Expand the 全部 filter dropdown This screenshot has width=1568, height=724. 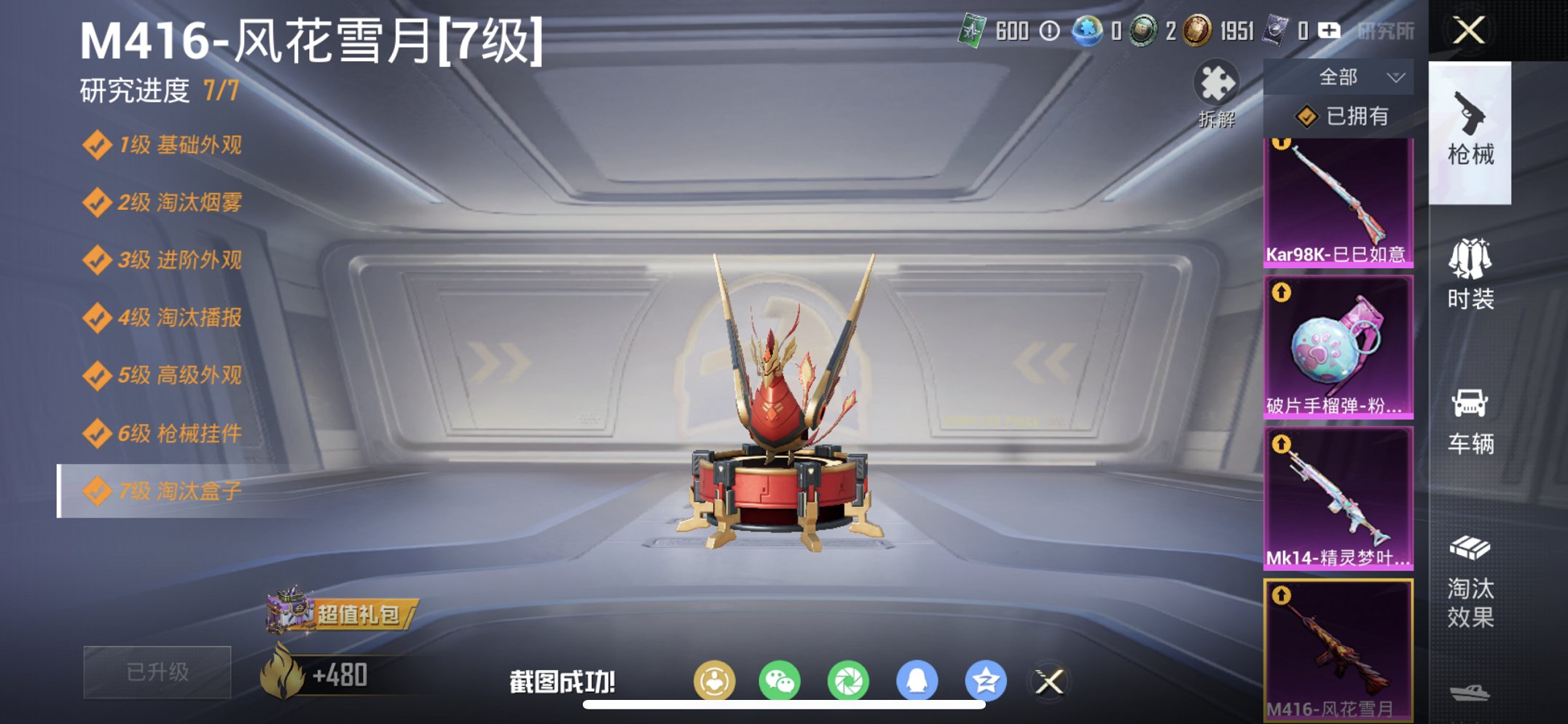[x=1349, y=76]
